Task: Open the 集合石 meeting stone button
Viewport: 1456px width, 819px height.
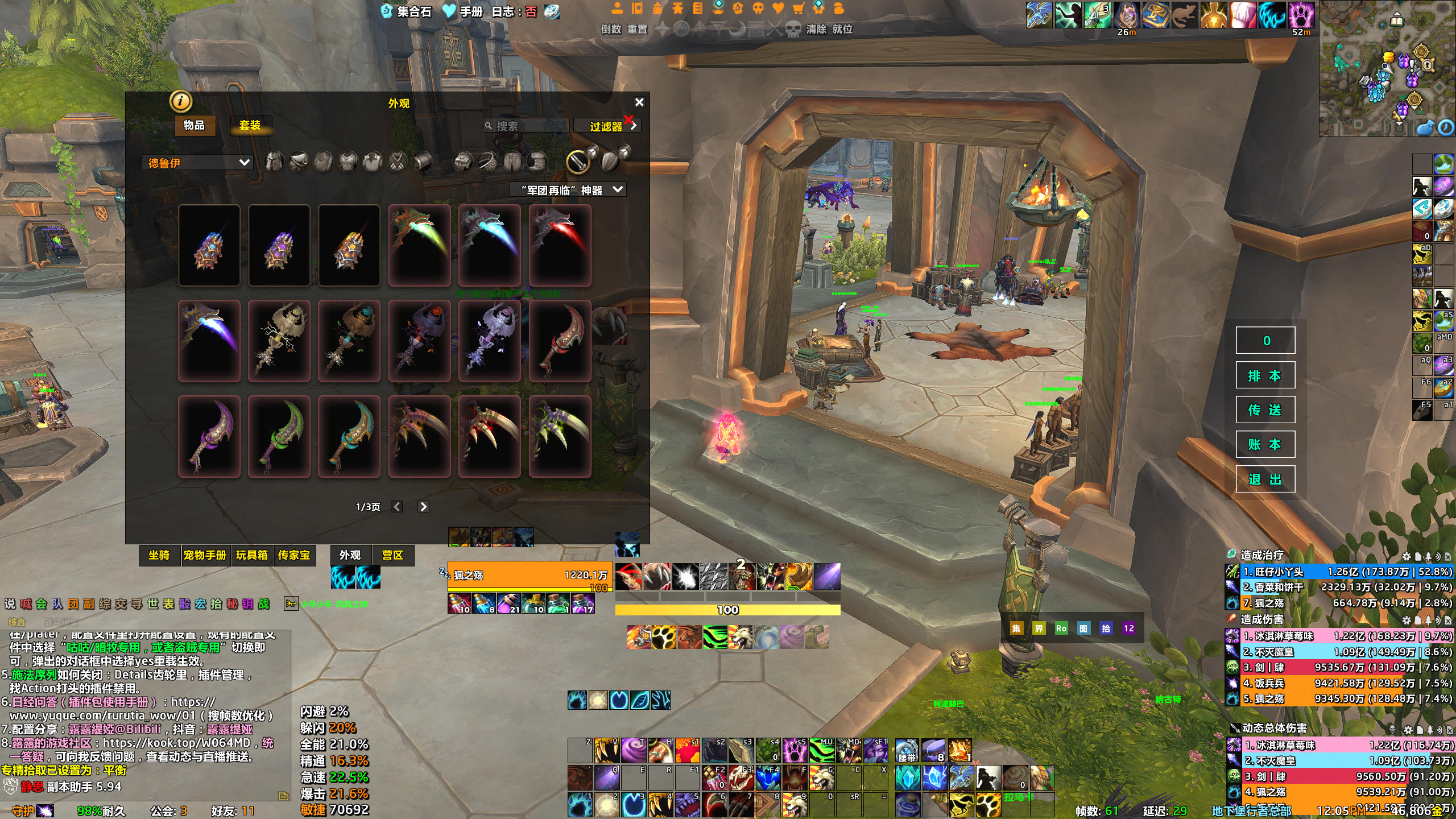Action: pos(406,11)
